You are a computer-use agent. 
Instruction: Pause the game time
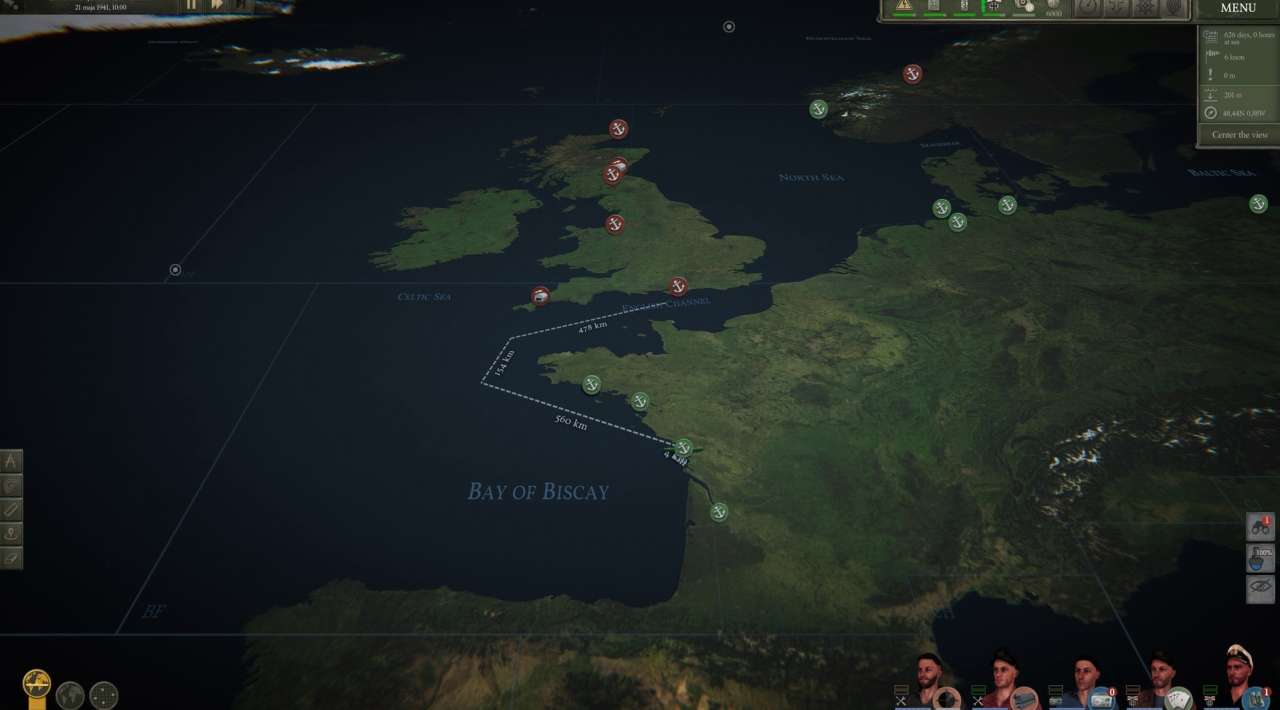(192, 5)
